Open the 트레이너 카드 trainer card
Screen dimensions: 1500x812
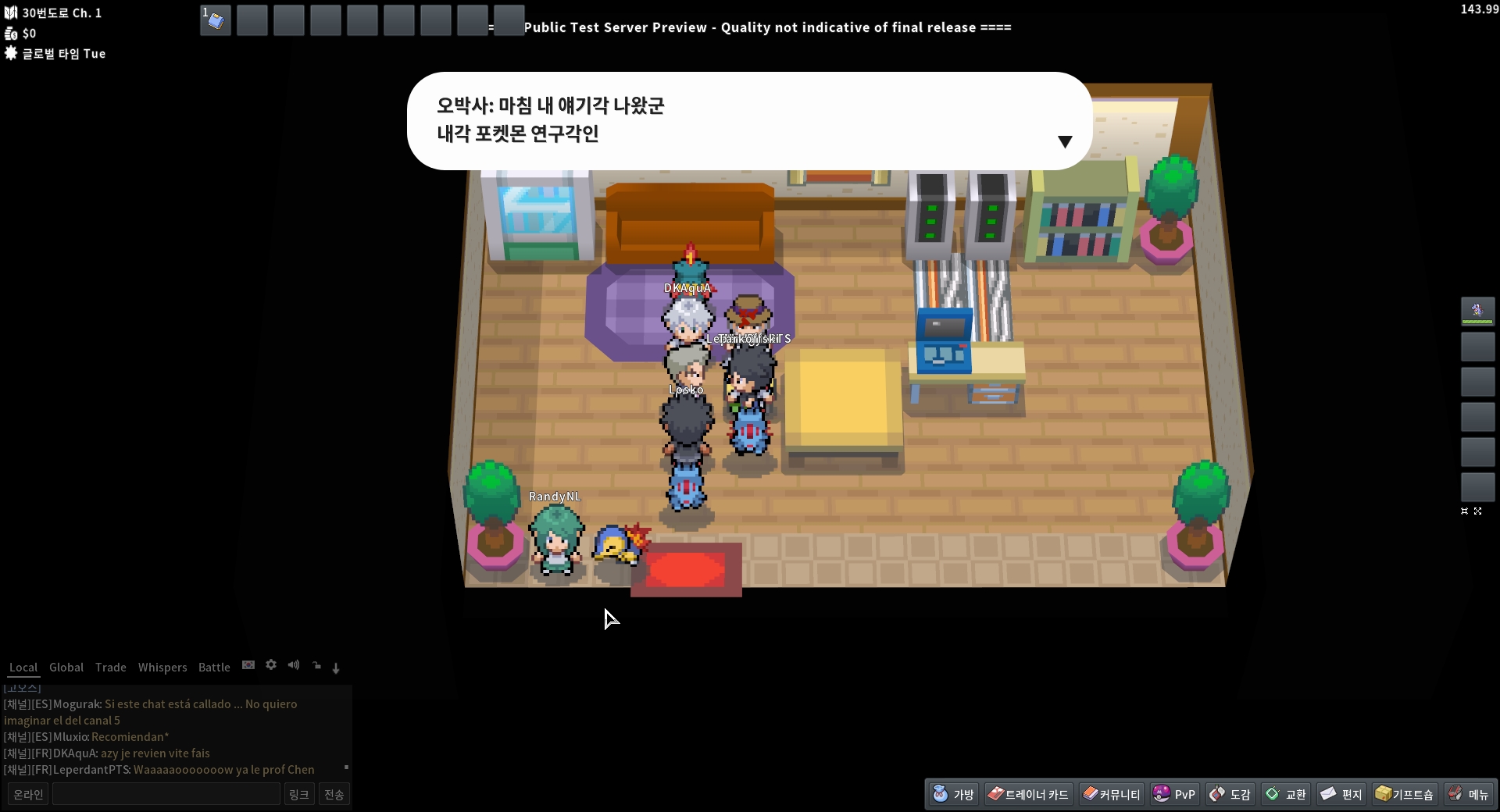pyautogui.click(x=1028, y=794)
